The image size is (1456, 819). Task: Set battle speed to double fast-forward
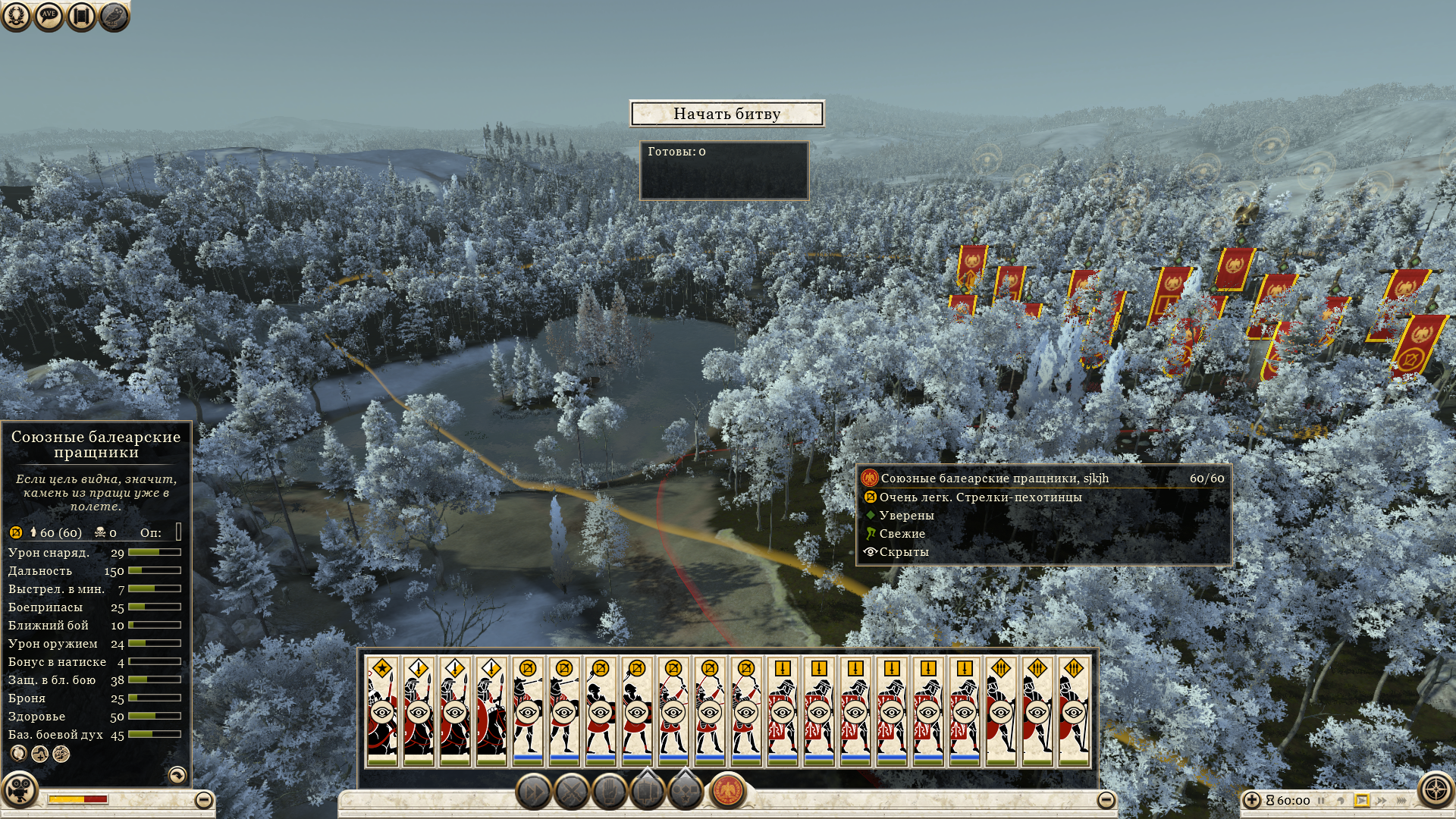[x=1382, y=800]
